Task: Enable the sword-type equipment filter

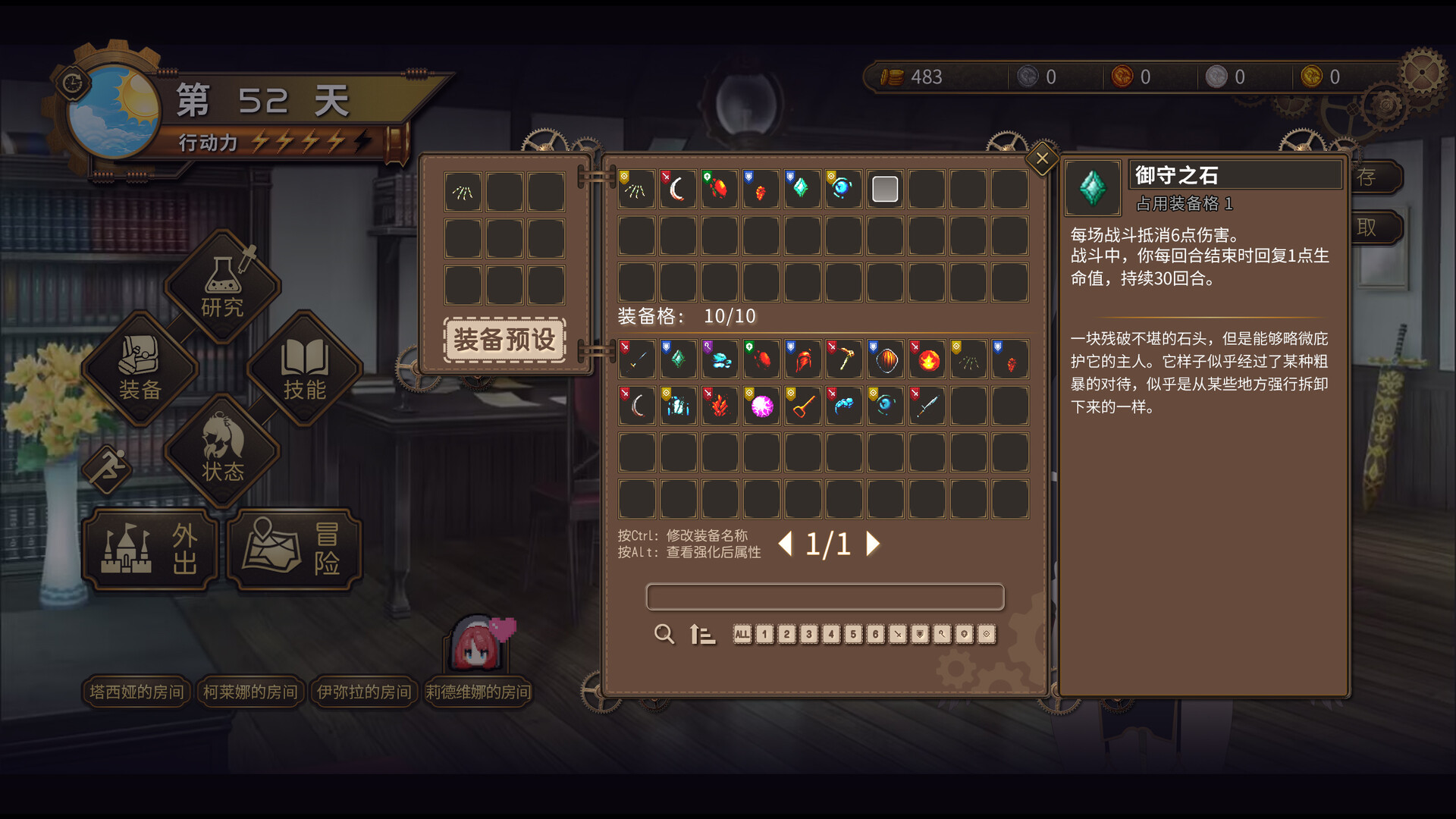Action: tap(898, 635)
